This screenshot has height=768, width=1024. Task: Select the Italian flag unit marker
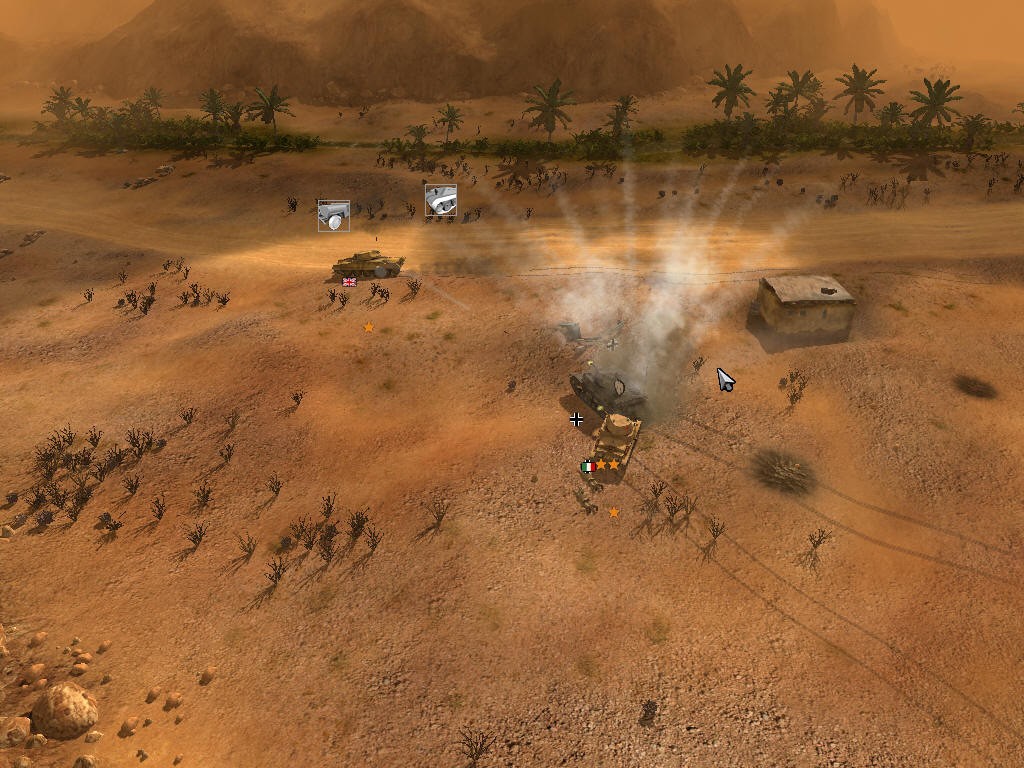click(588, 466)
